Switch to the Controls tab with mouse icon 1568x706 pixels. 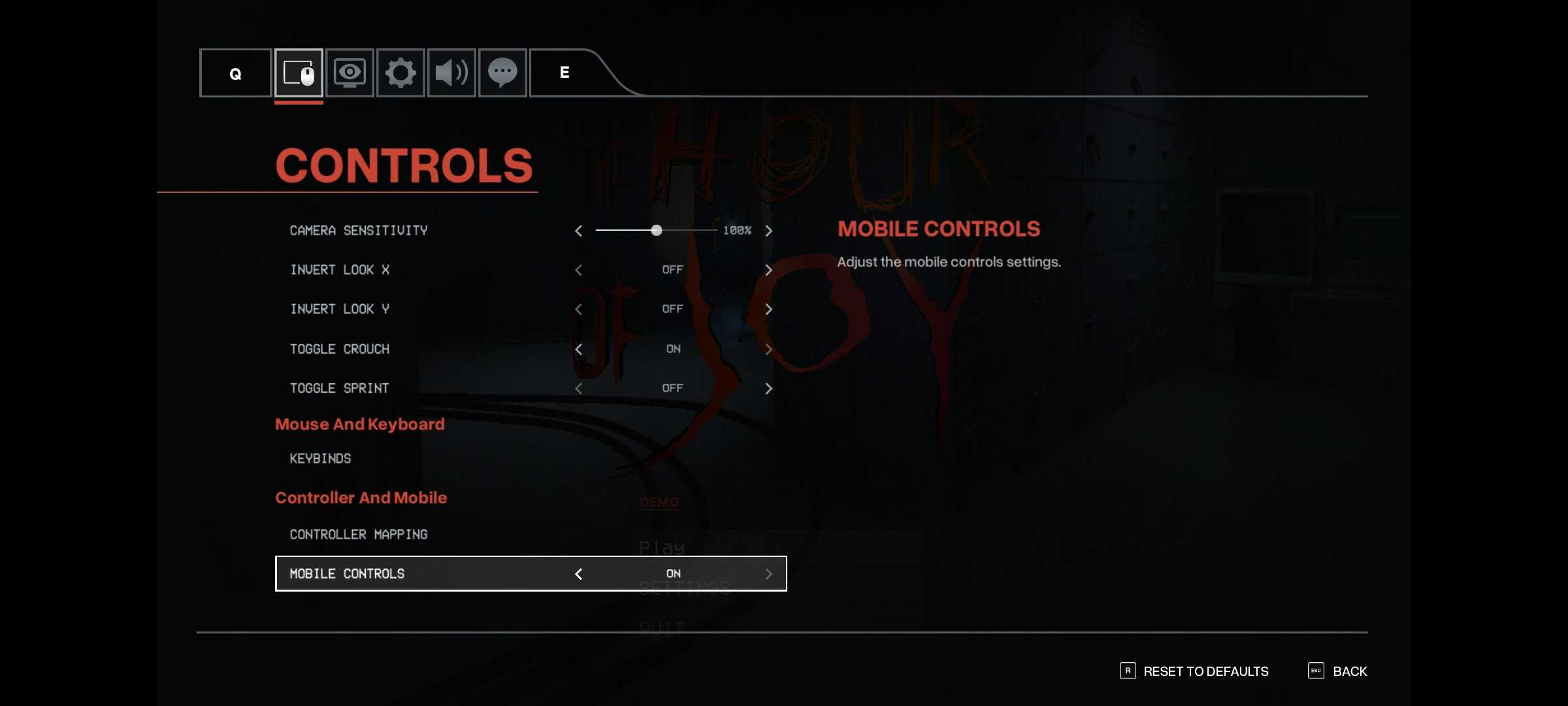tap(299, 73)
